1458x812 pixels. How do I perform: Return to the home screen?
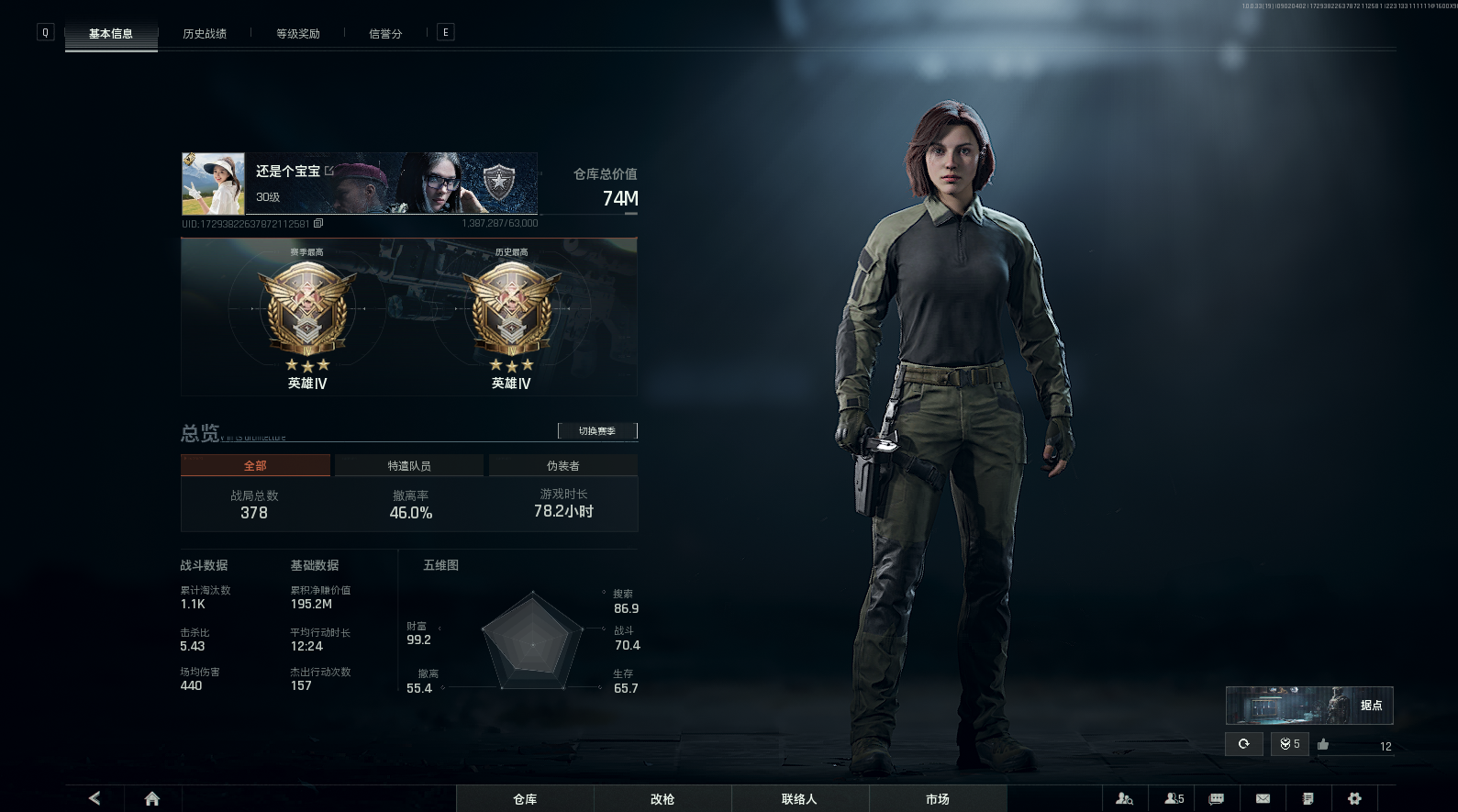(152, 798)
